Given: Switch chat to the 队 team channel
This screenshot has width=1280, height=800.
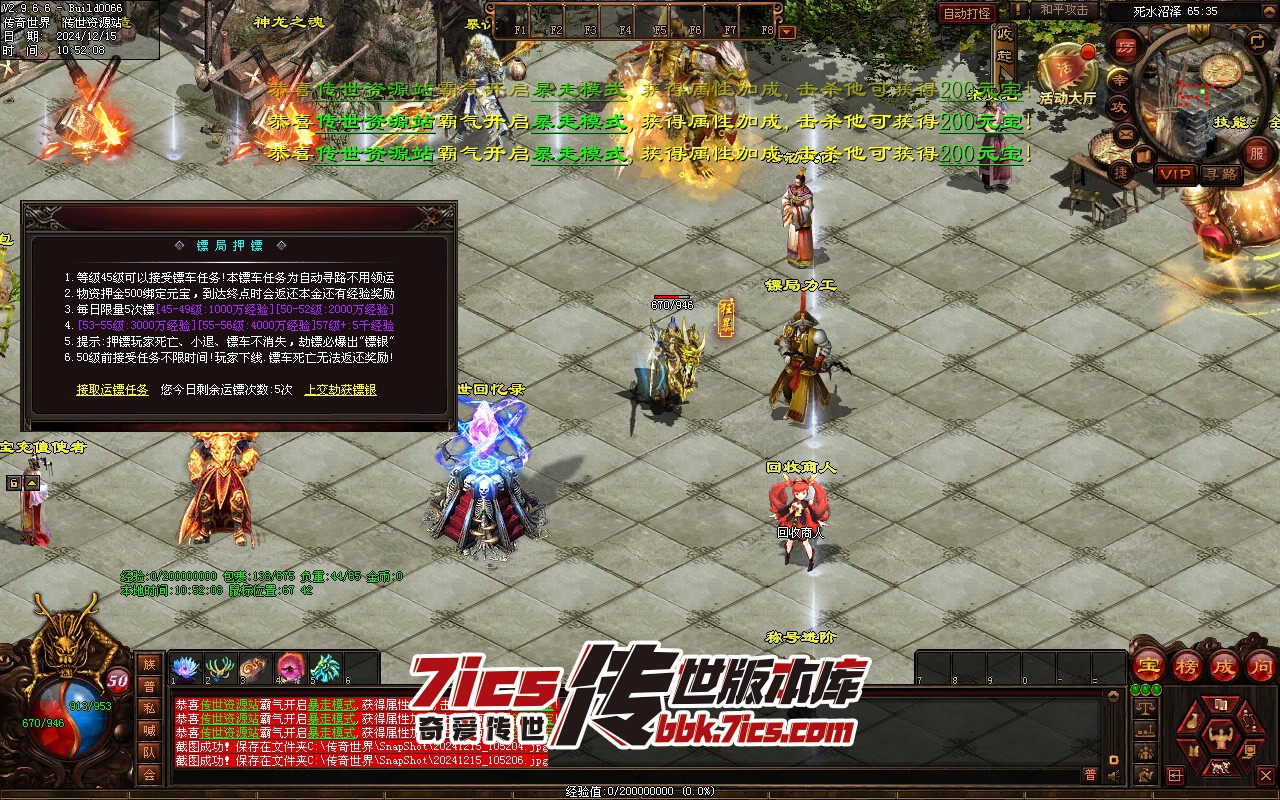Looking at the screenshot, I should (x=149, y=752).
